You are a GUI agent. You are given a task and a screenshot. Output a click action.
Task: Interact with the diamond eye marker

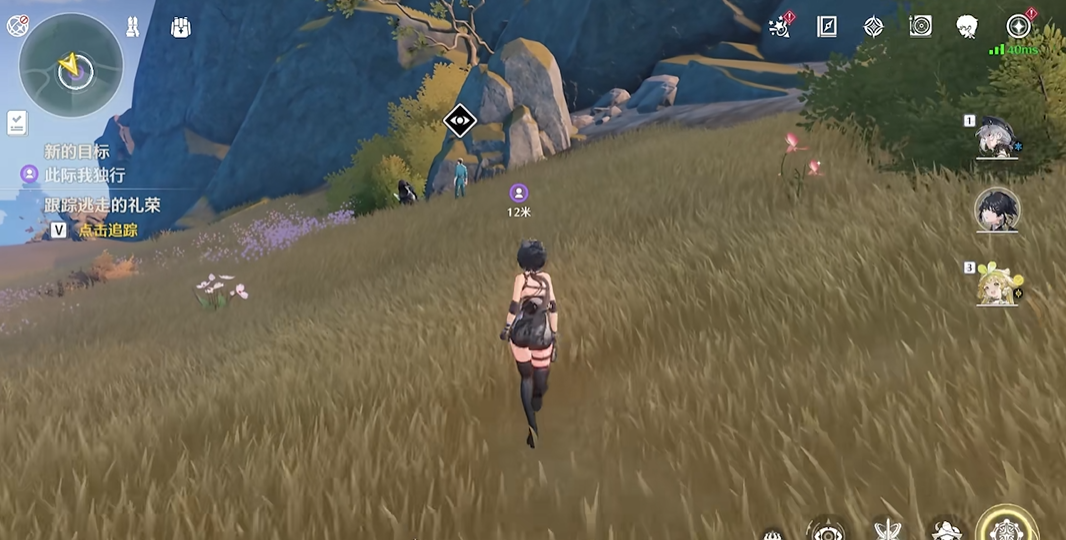(x=459, y=121)
